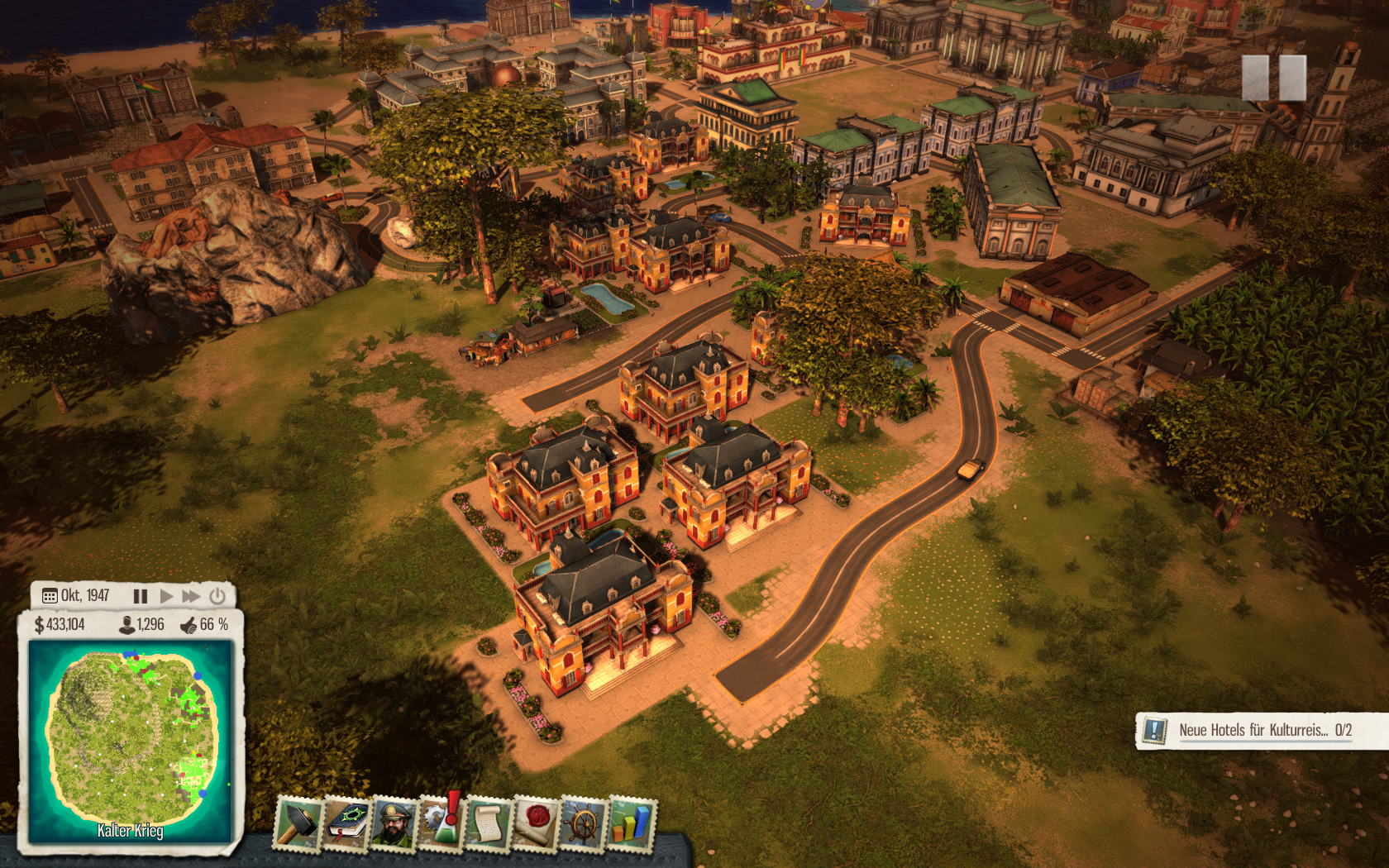Open the bar chart almanac stamp

632,823
